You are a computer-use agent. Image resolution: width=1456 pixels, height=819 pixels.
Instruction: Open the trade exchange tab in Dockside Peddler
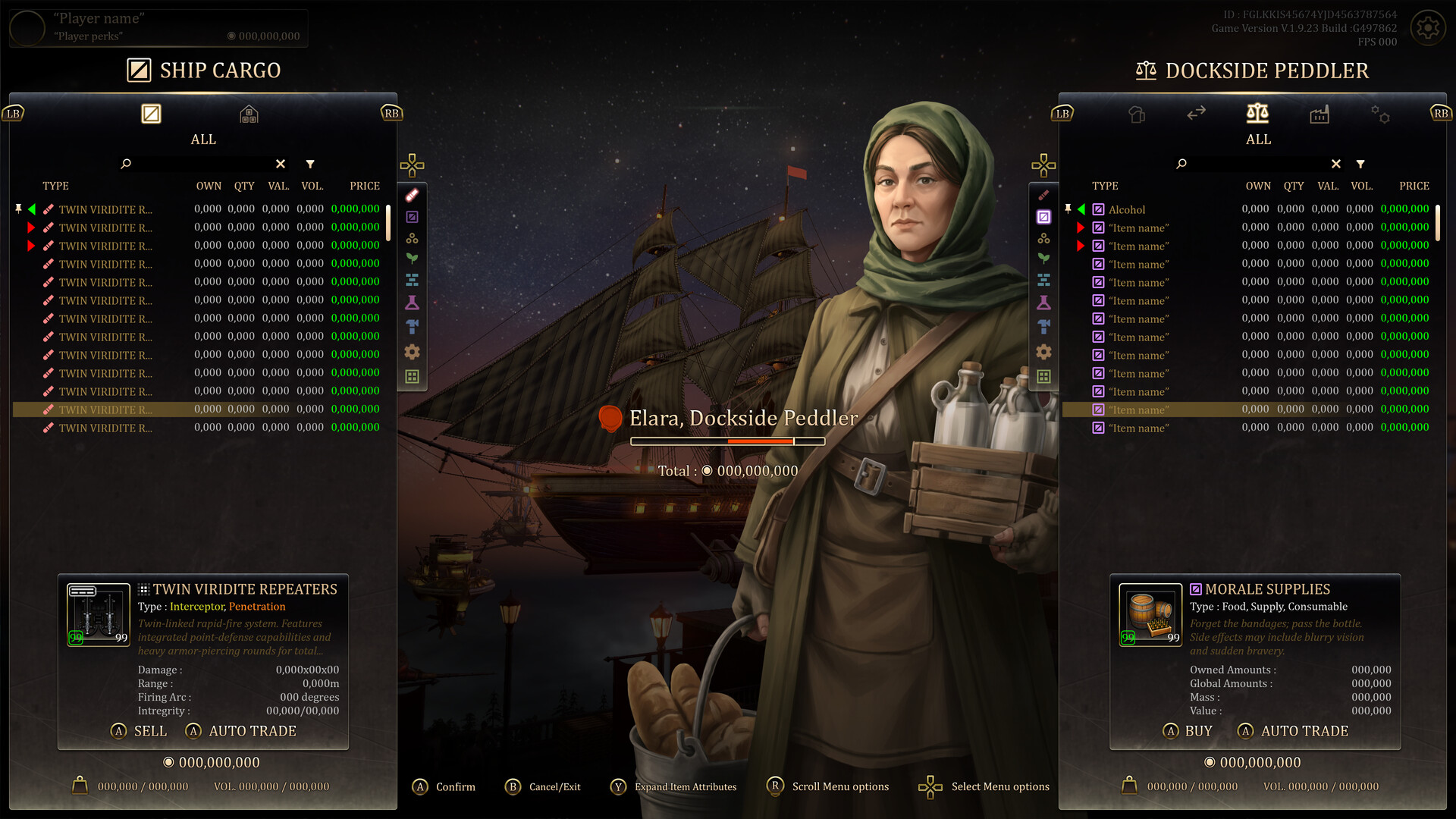click(1197, 115)
